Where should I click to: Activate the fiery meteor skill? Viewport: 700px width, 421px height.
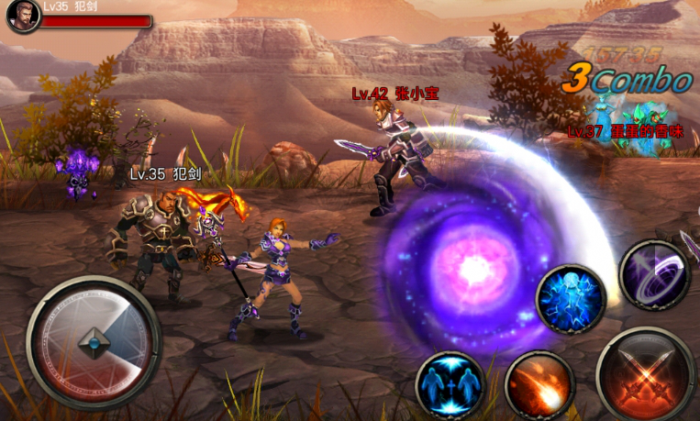tap(539, 385)
